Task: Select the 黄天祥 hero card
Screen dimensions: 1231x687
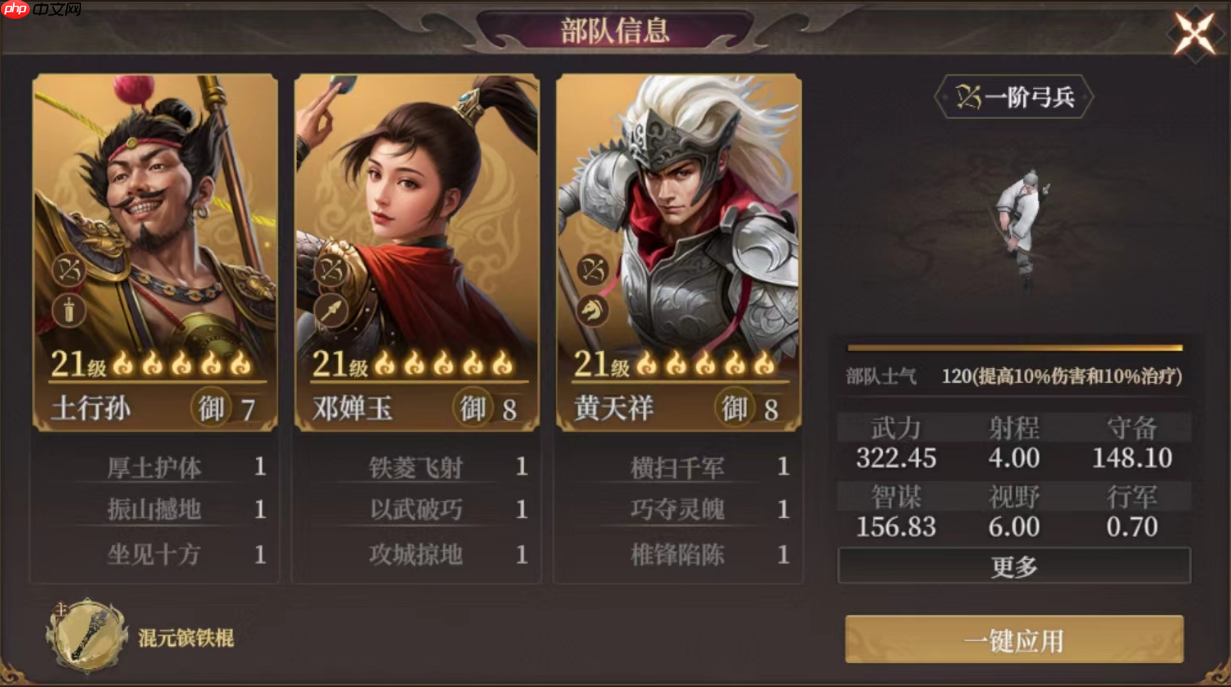Action: [679, 250]
